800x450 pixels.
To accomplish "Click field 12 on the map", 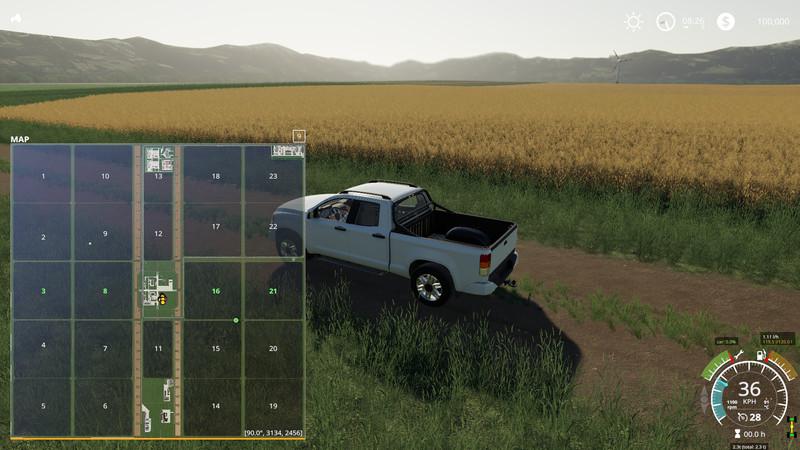I will (x=158, y=231).
